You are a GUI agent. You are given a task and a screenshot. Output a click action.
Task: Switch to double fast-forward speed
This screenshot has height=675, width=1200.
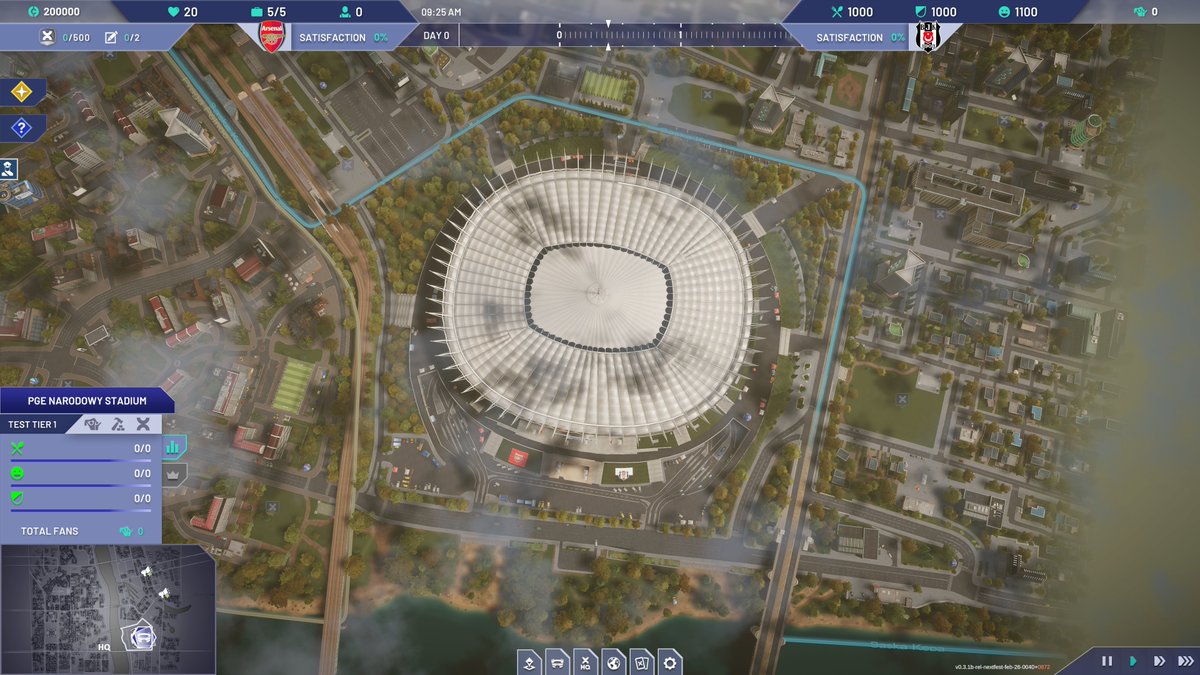pos(1159,661)
